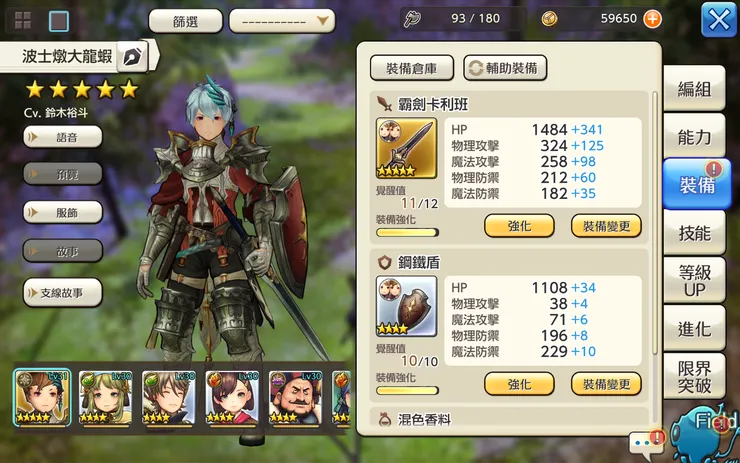
Task: Close the character screen with the X button
Action: tap(719, 19)
